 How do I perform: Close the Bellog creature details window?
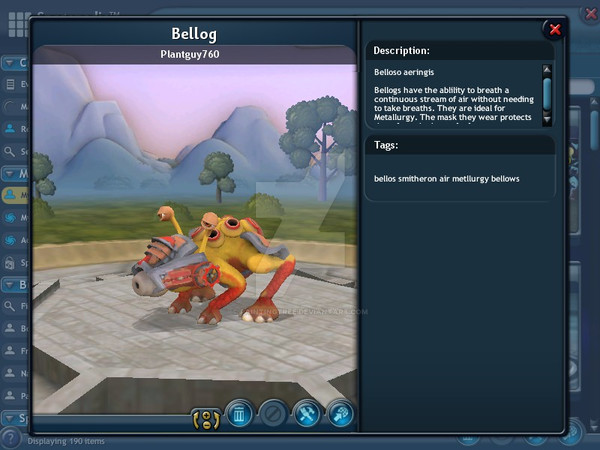[554, 29]
